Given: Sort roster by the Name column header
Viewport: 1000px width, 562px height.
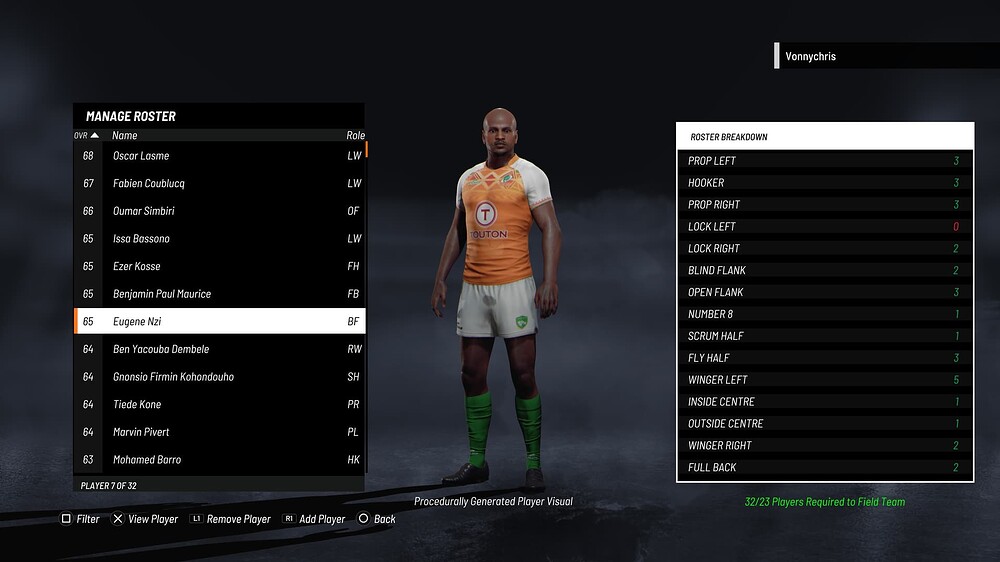Looking at the screenshot, I should [x=125, y=135].
